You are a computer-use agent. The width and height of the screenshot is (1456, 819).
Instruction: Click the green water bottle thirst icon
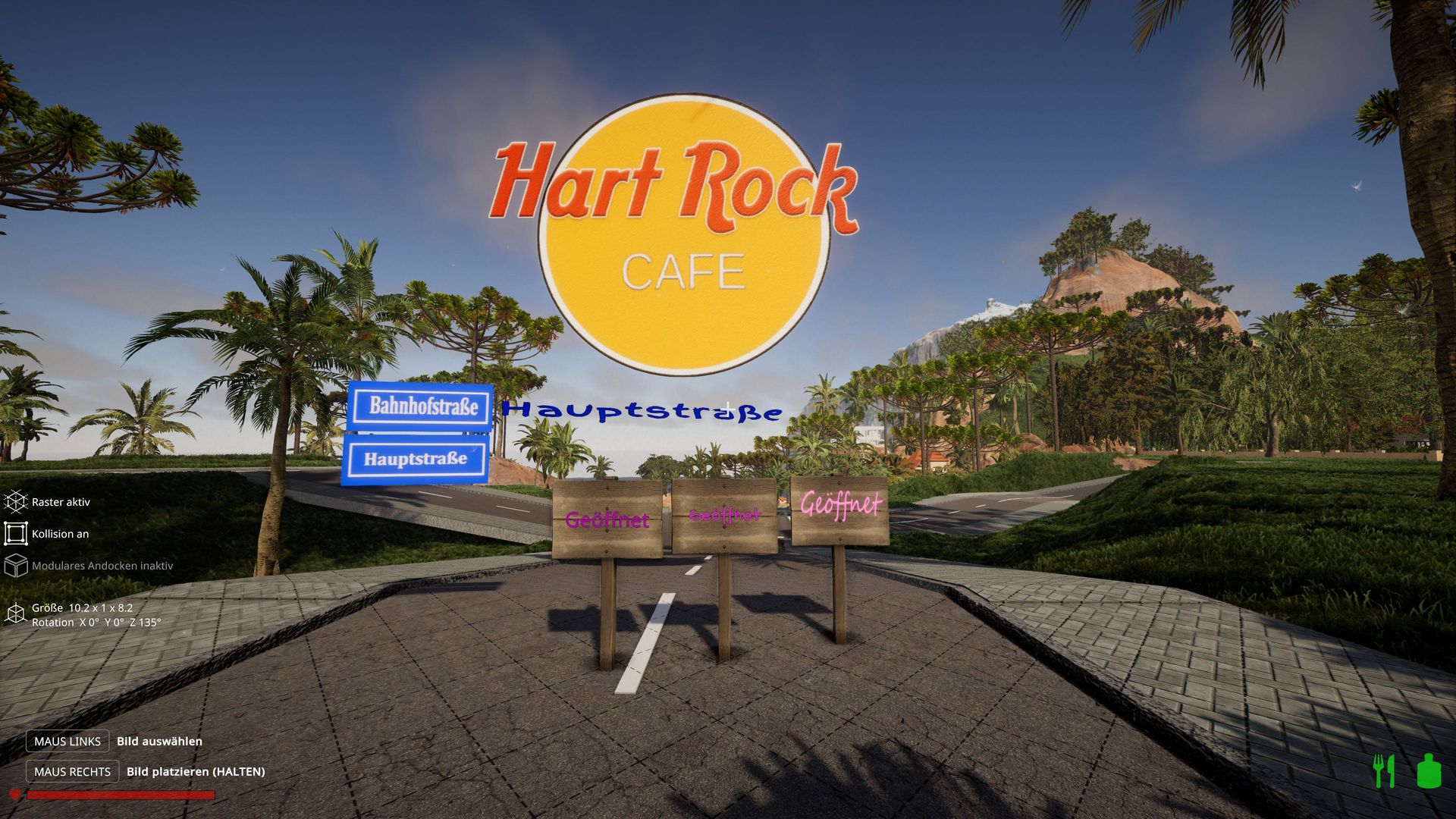click(x=1428, y=771)
